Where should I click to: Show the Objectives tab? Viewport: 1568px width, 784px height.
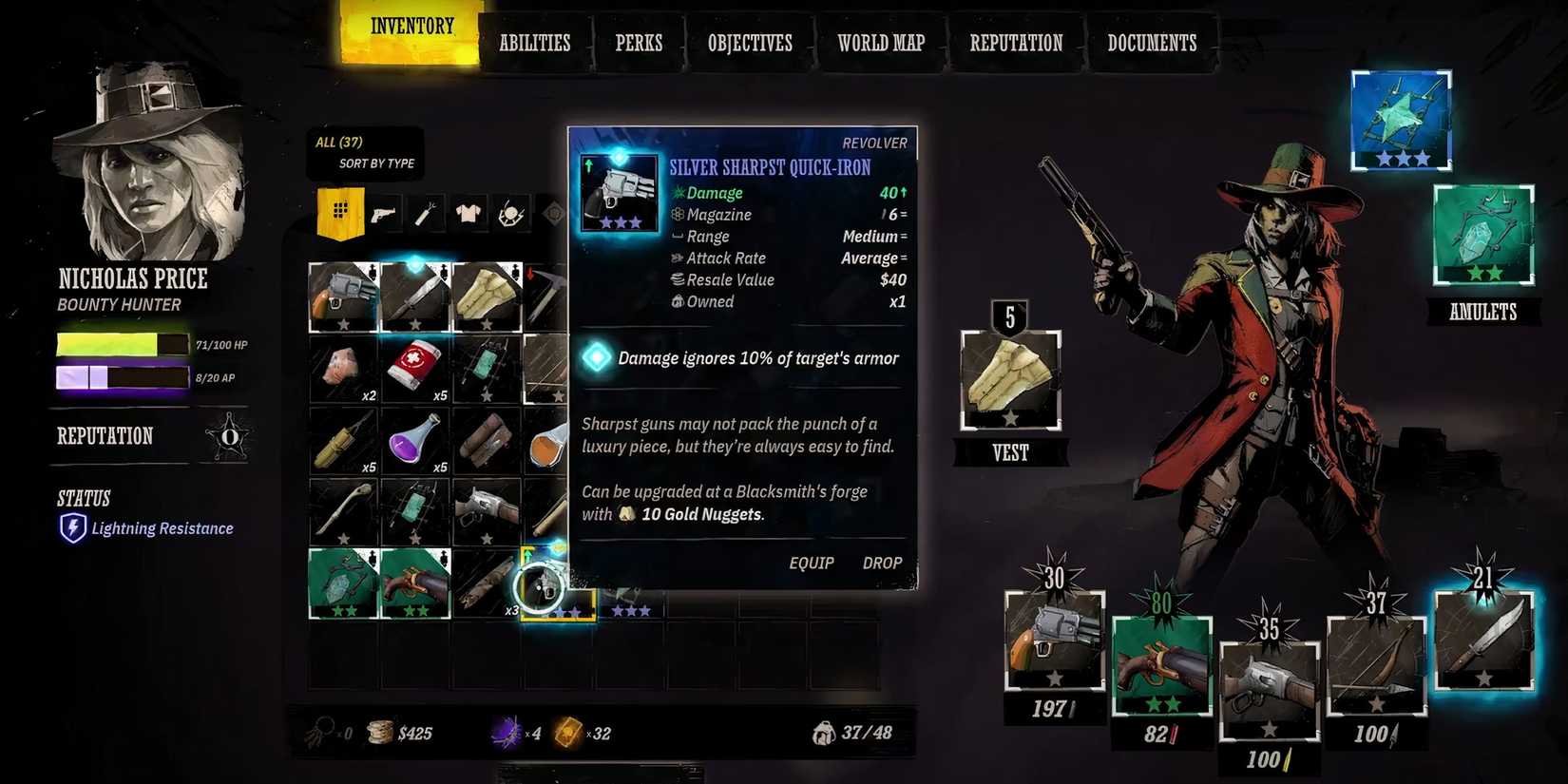tap(750, 43)
